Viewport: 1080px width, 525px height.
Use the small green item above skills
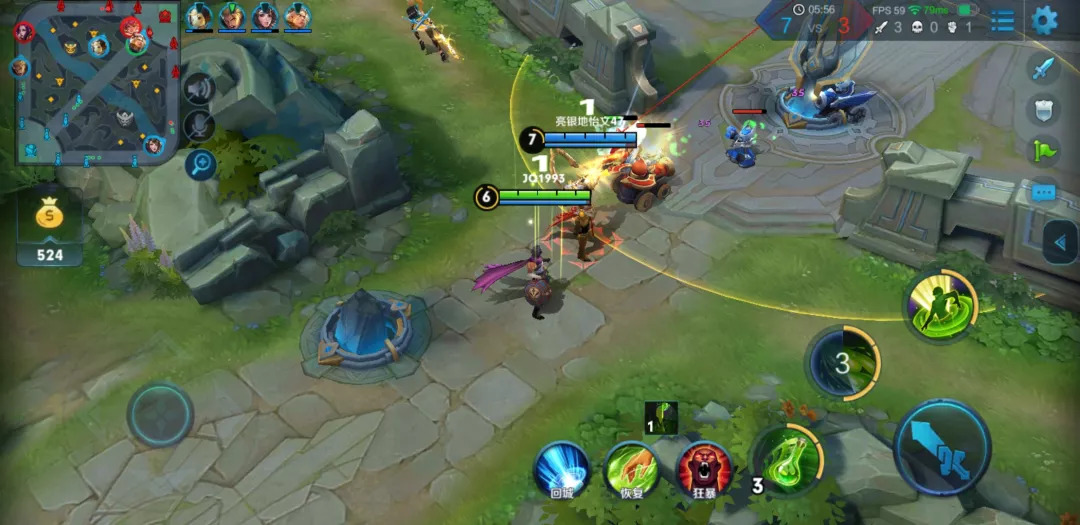pyautogui.click(x=661, y=417)
